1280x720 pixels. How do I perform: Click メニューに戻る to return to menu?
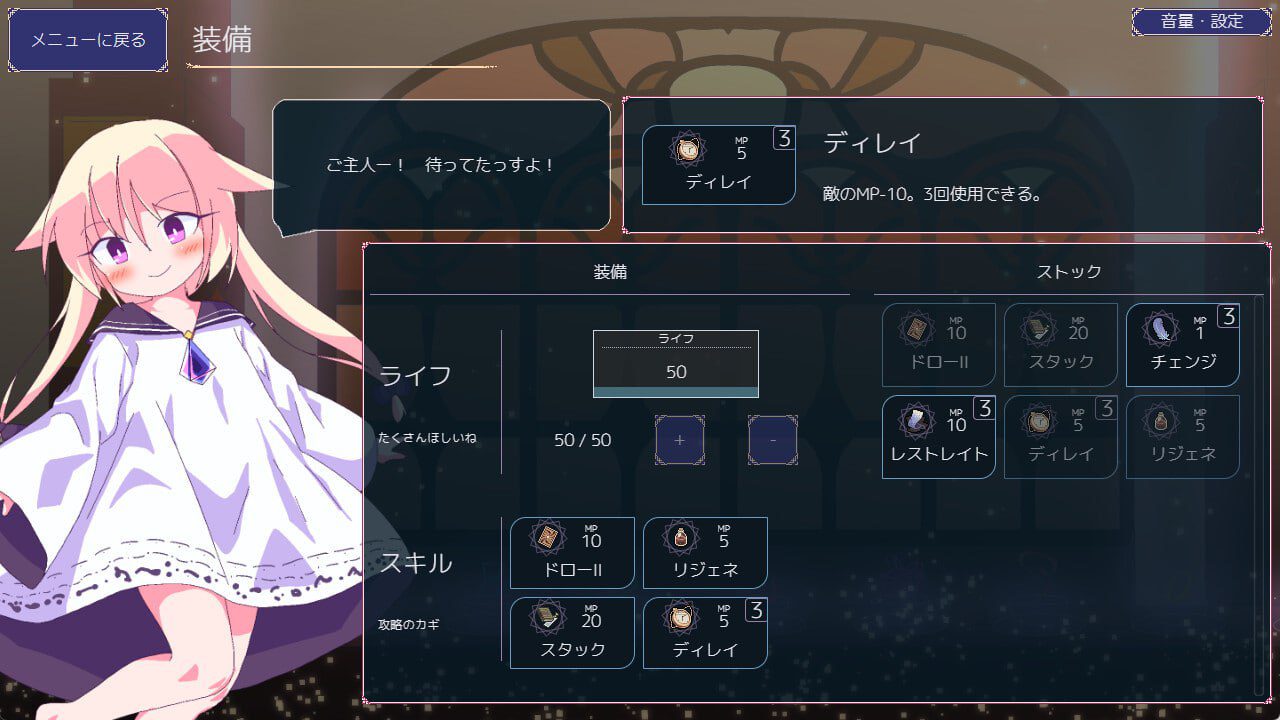click(86, 39)
